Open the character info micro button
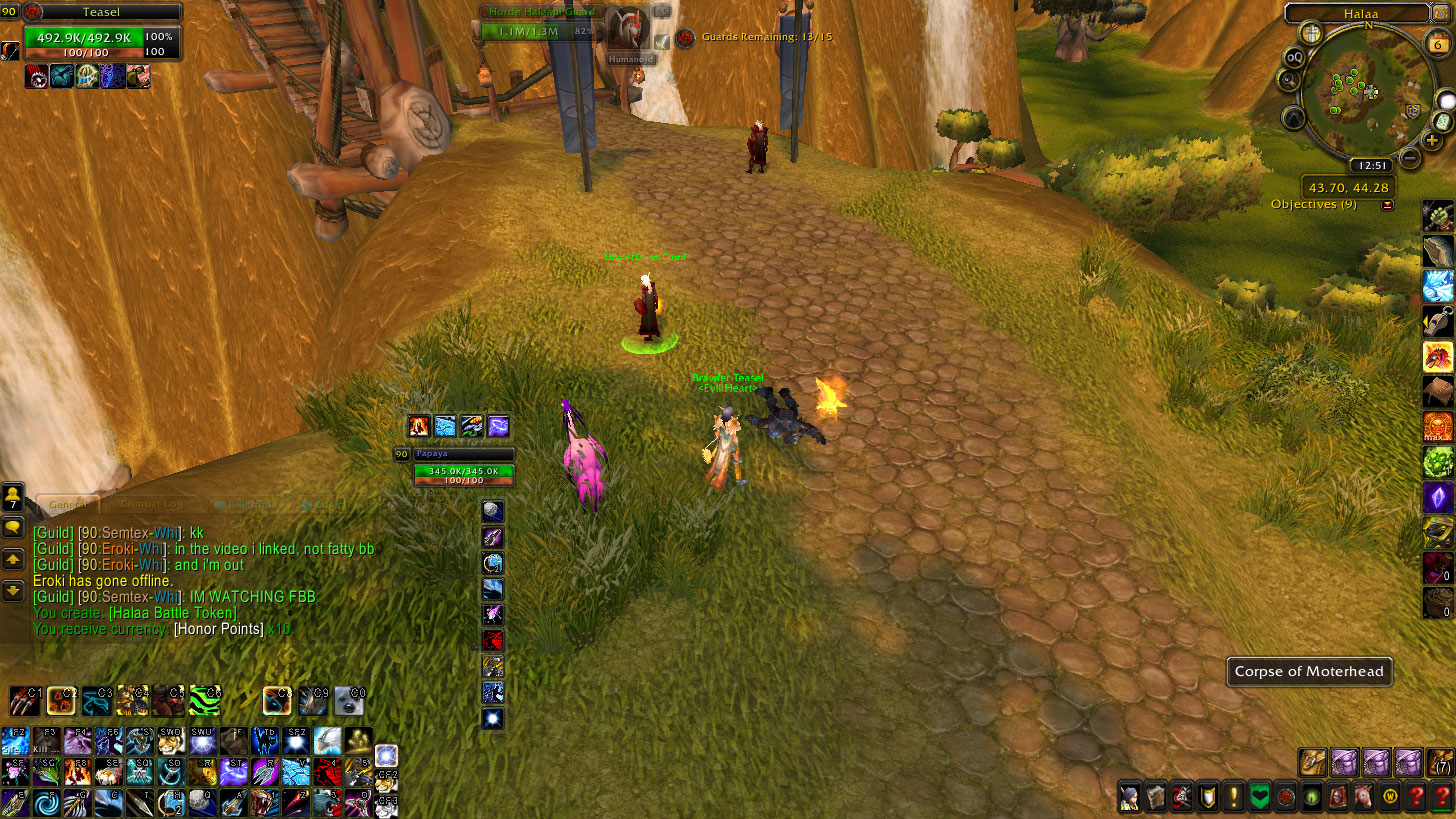The image size is (1456, 819). coord(1129,797)
